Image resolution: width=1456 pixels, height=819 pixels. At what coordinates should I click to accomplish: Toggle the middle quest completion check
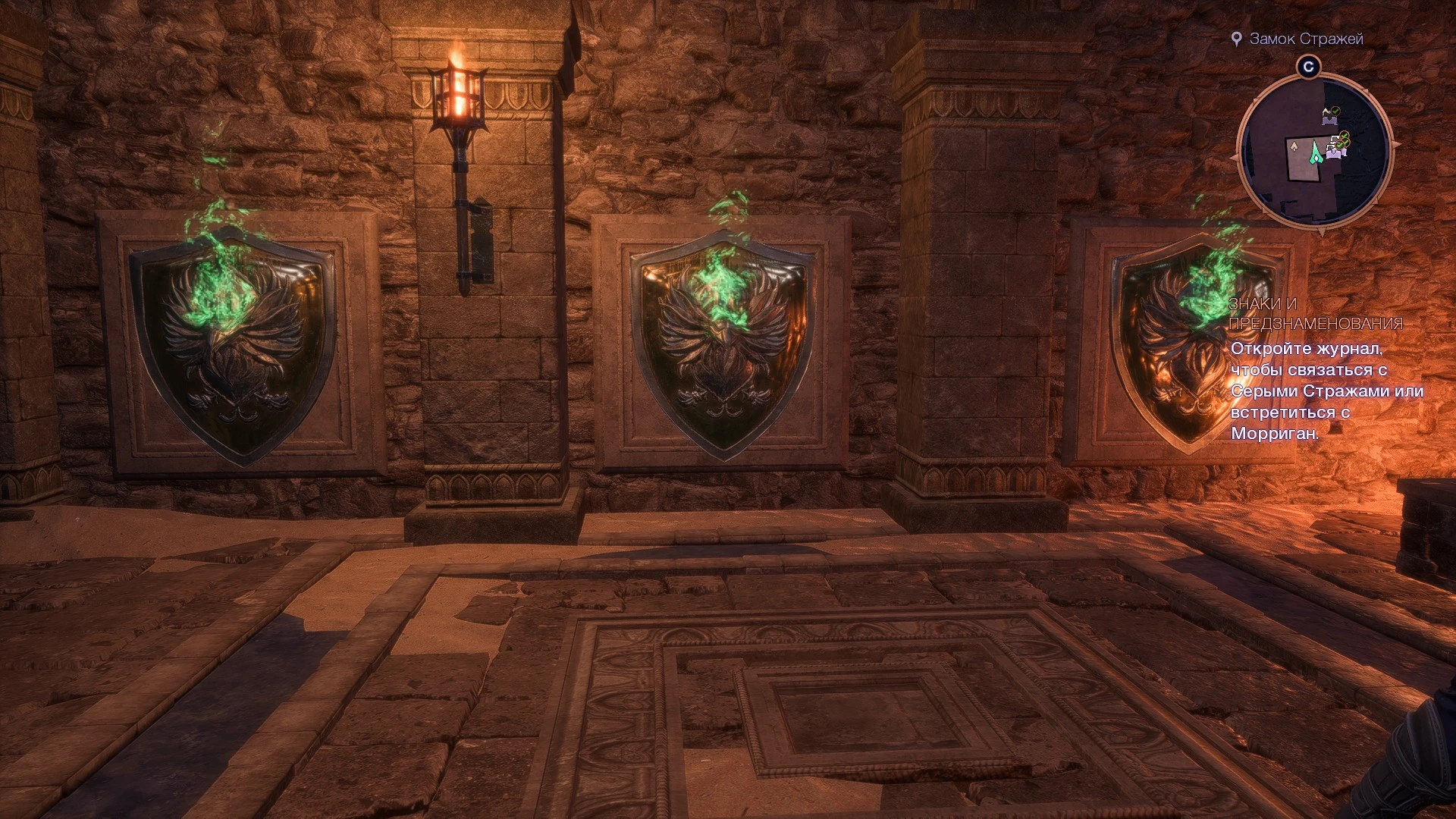(1344, 136)
